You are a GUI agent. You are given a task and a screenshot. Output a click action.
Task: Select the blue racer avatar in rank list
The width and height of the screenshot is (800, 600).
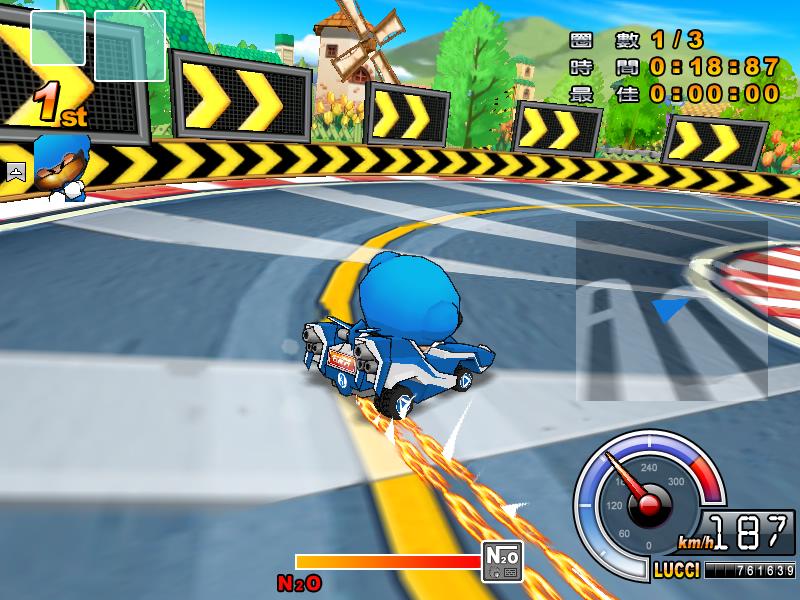pyautogui.click(x=61, y=167)
